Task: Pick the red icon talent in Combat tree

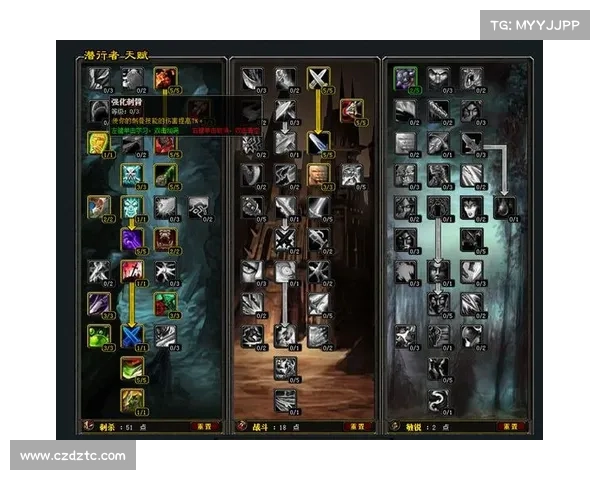Action: coord(350,110)
